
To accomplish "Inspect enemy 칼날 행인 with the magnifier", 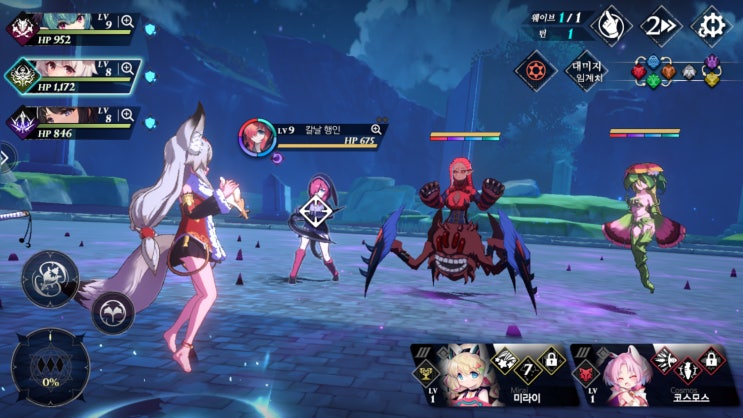I will tap(377, 129).
